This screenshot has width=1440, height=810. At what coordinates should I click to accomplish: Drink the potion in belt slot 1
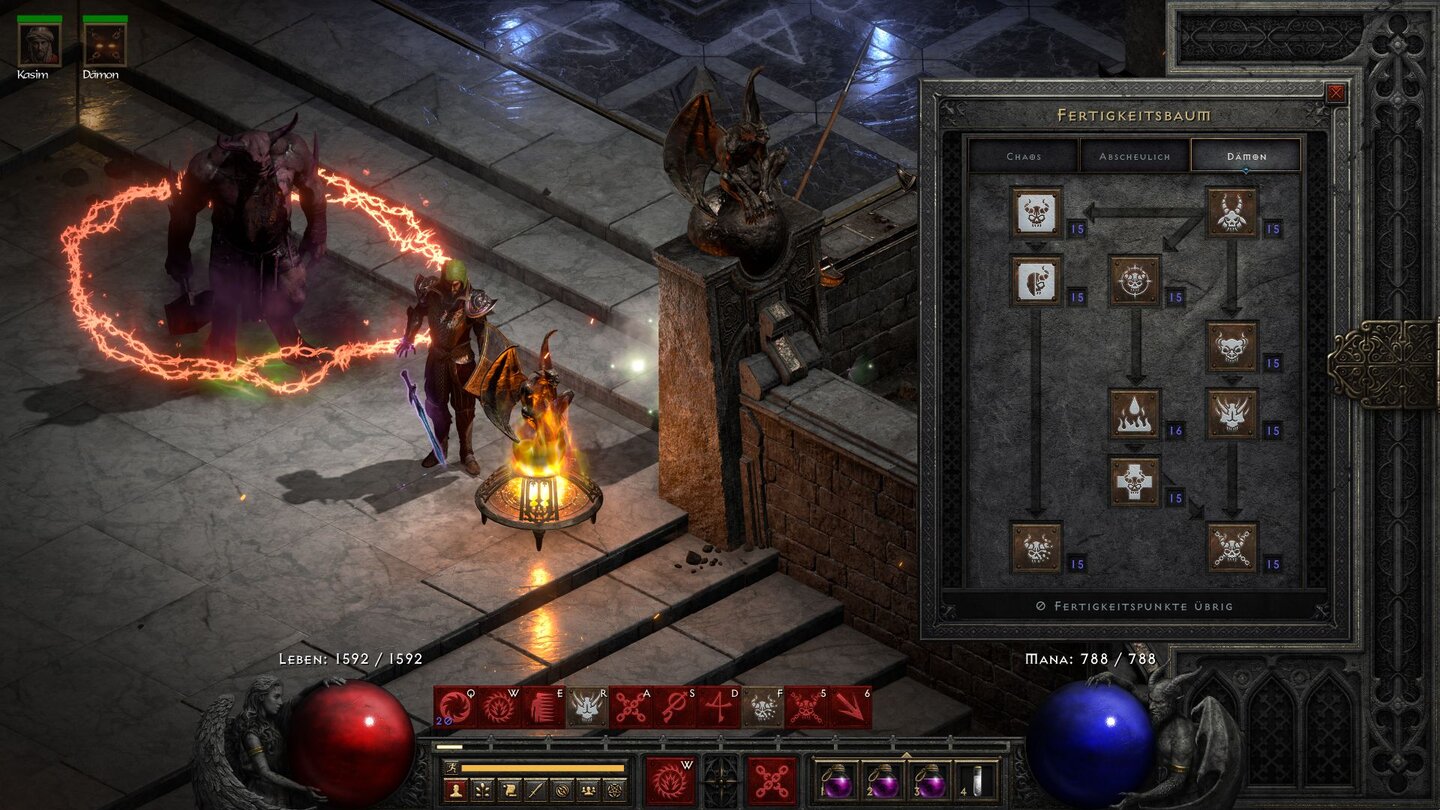pyautogui.click(x=839, y=781)
